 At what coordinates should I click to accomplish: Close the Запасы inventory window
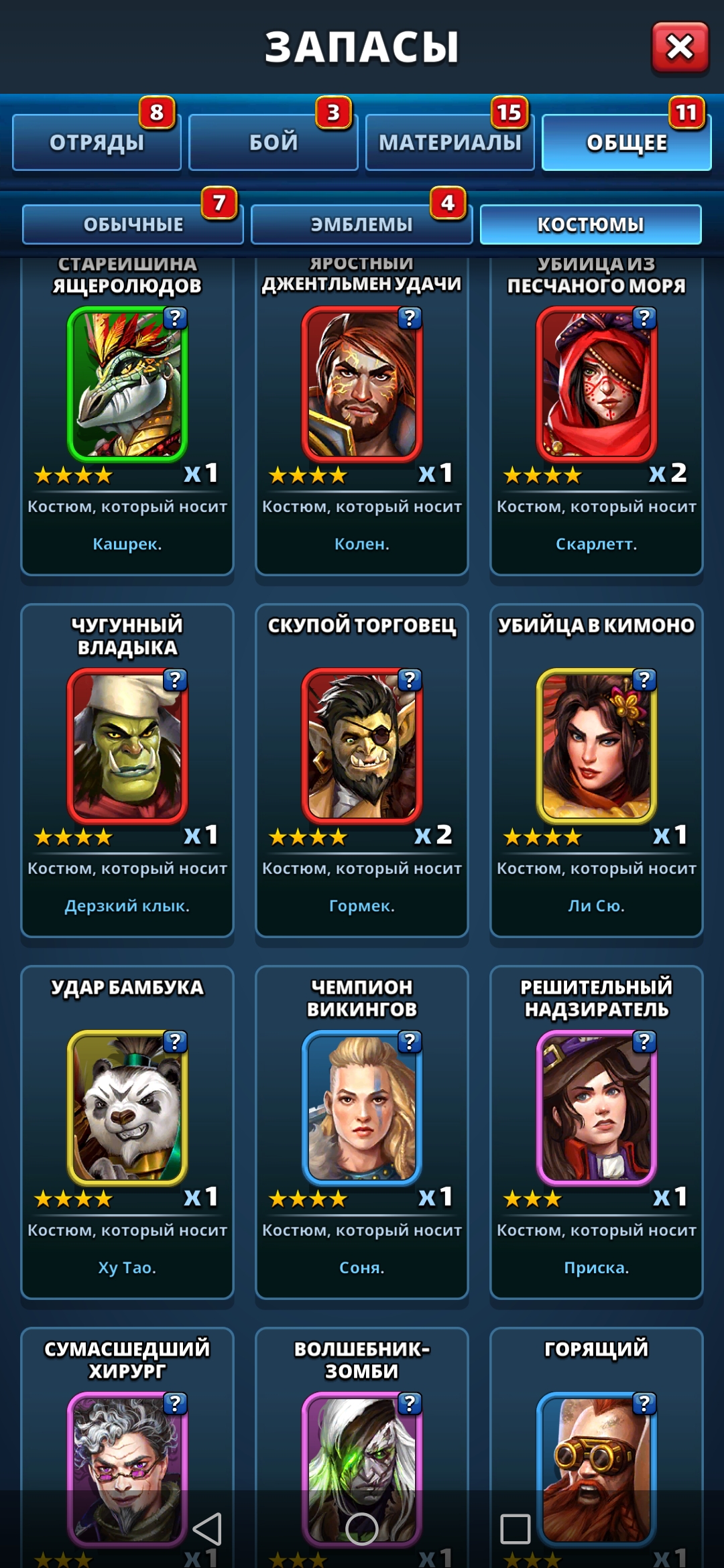[x=680, y=47]
